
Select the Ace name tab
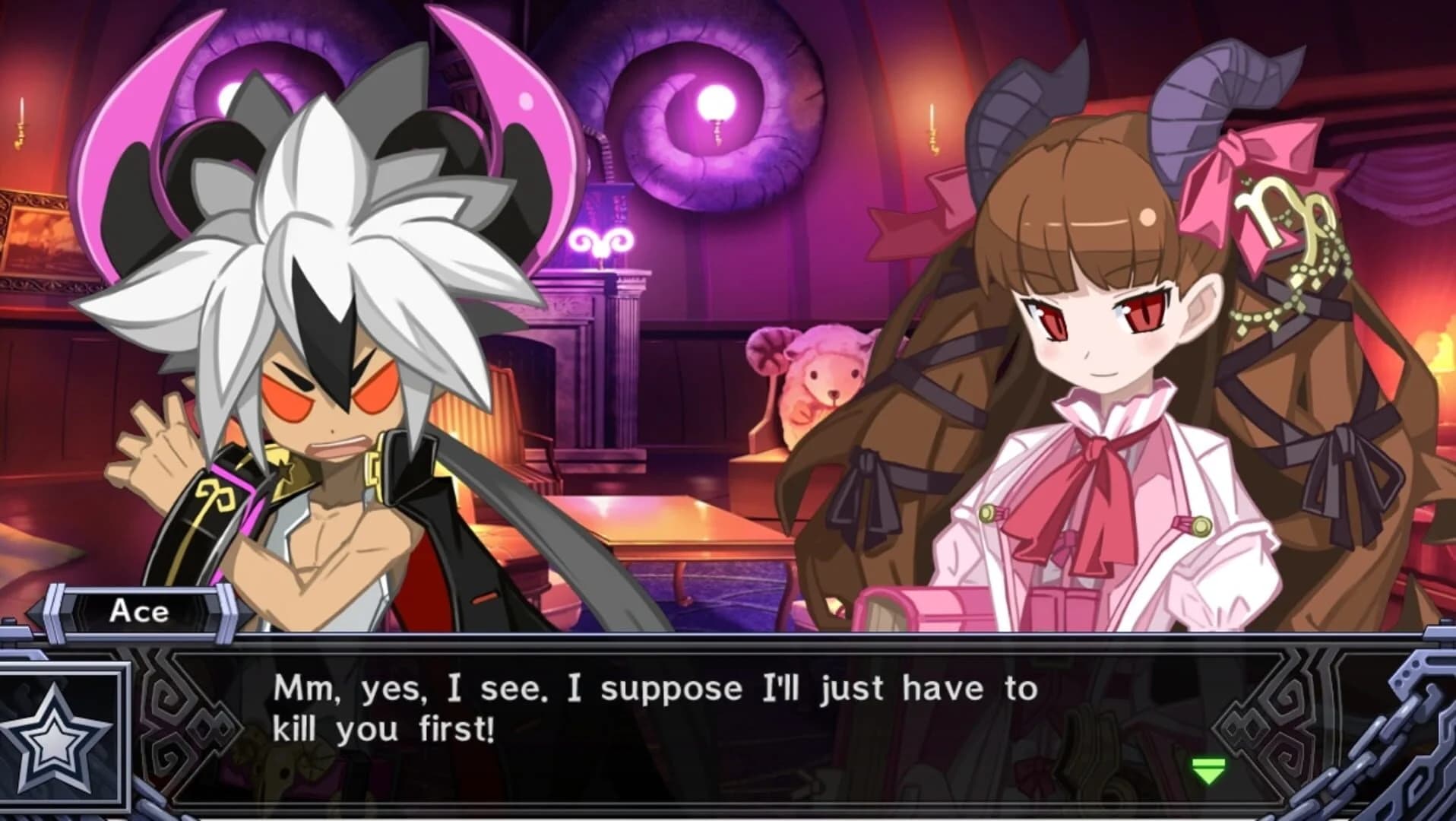[x=137, y=612]
